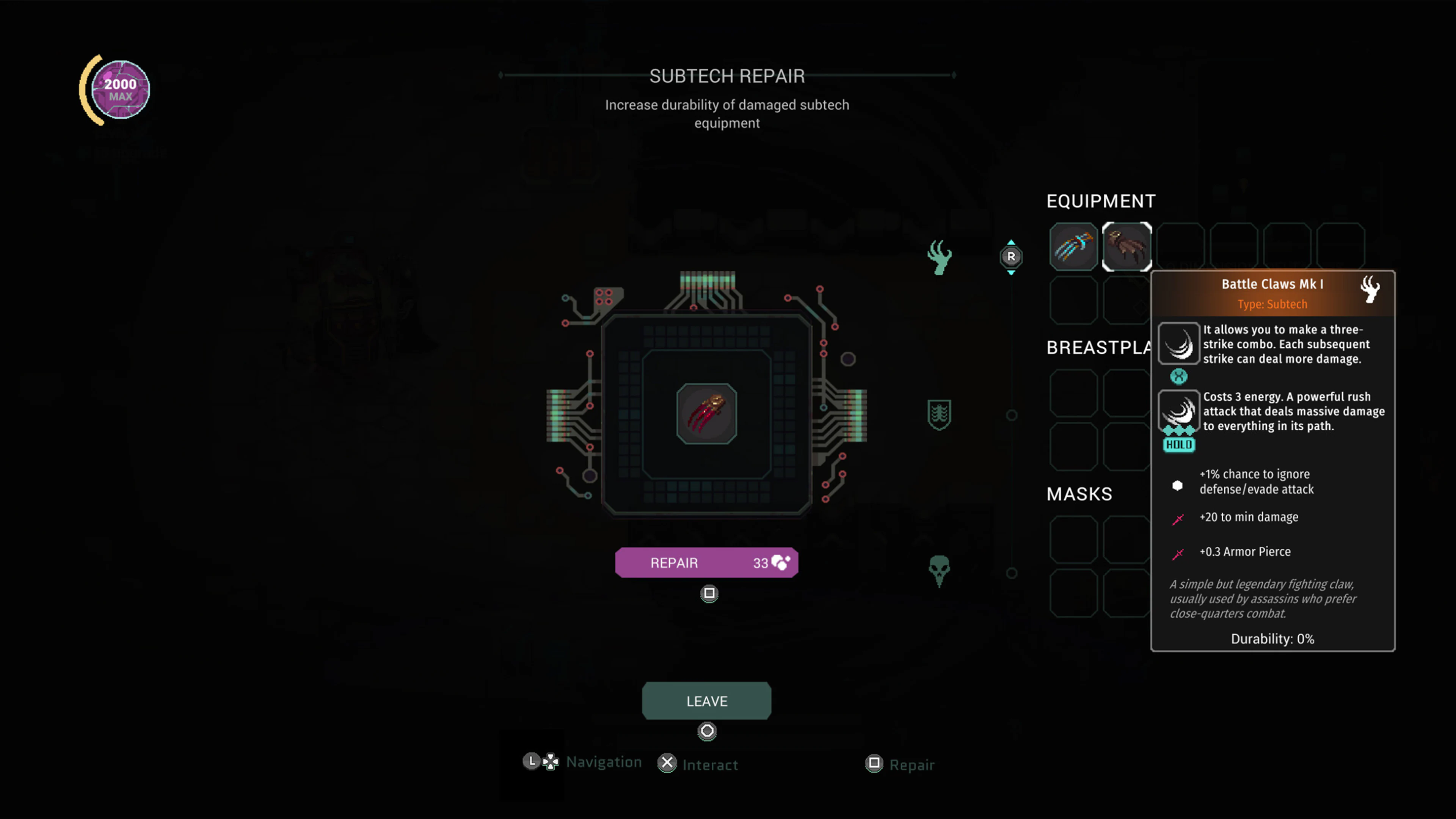
Task: Click the three-strike combo ability icon
Action: (1179, 343)
